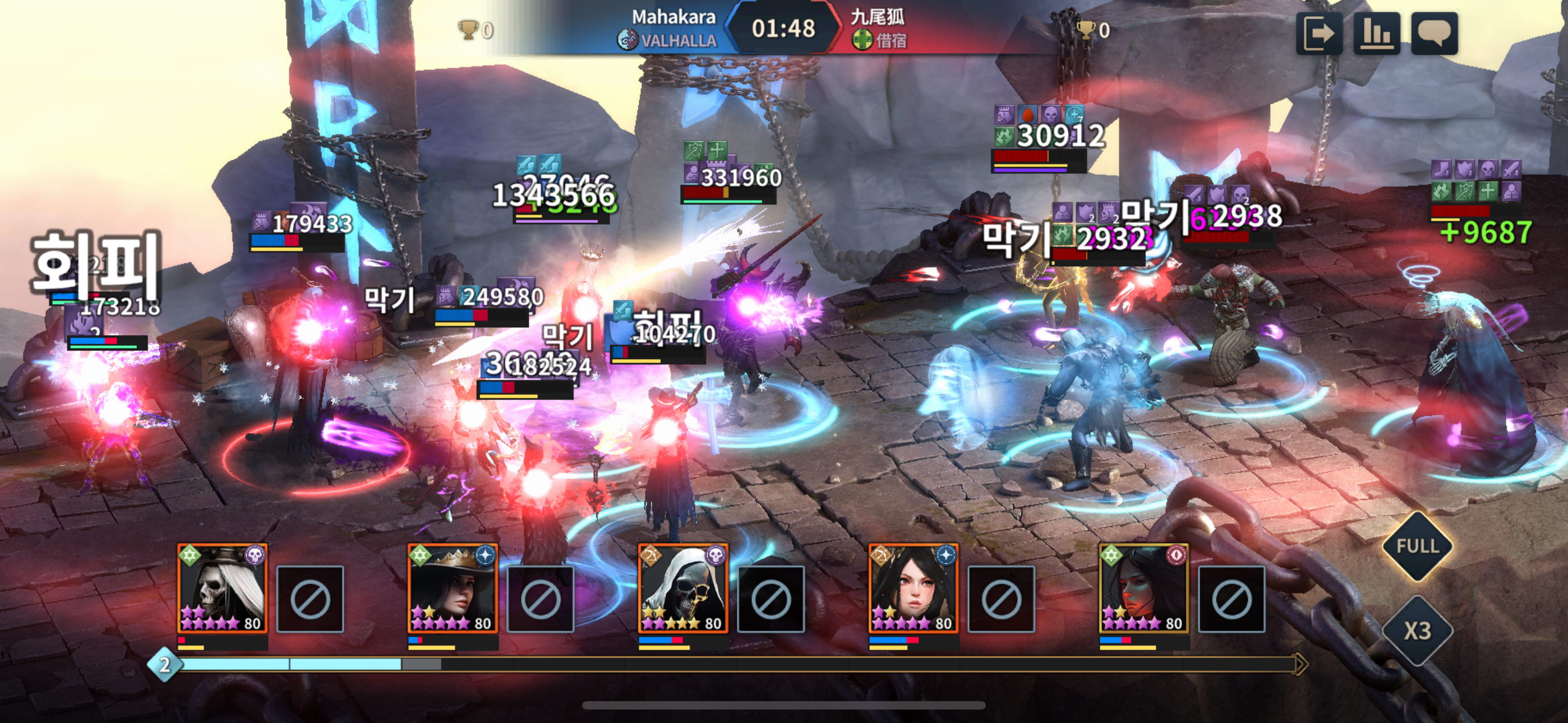Screen dimensions: 1568x723
Task: Select the crowned woman hero portrait
Action: point(453,589)
